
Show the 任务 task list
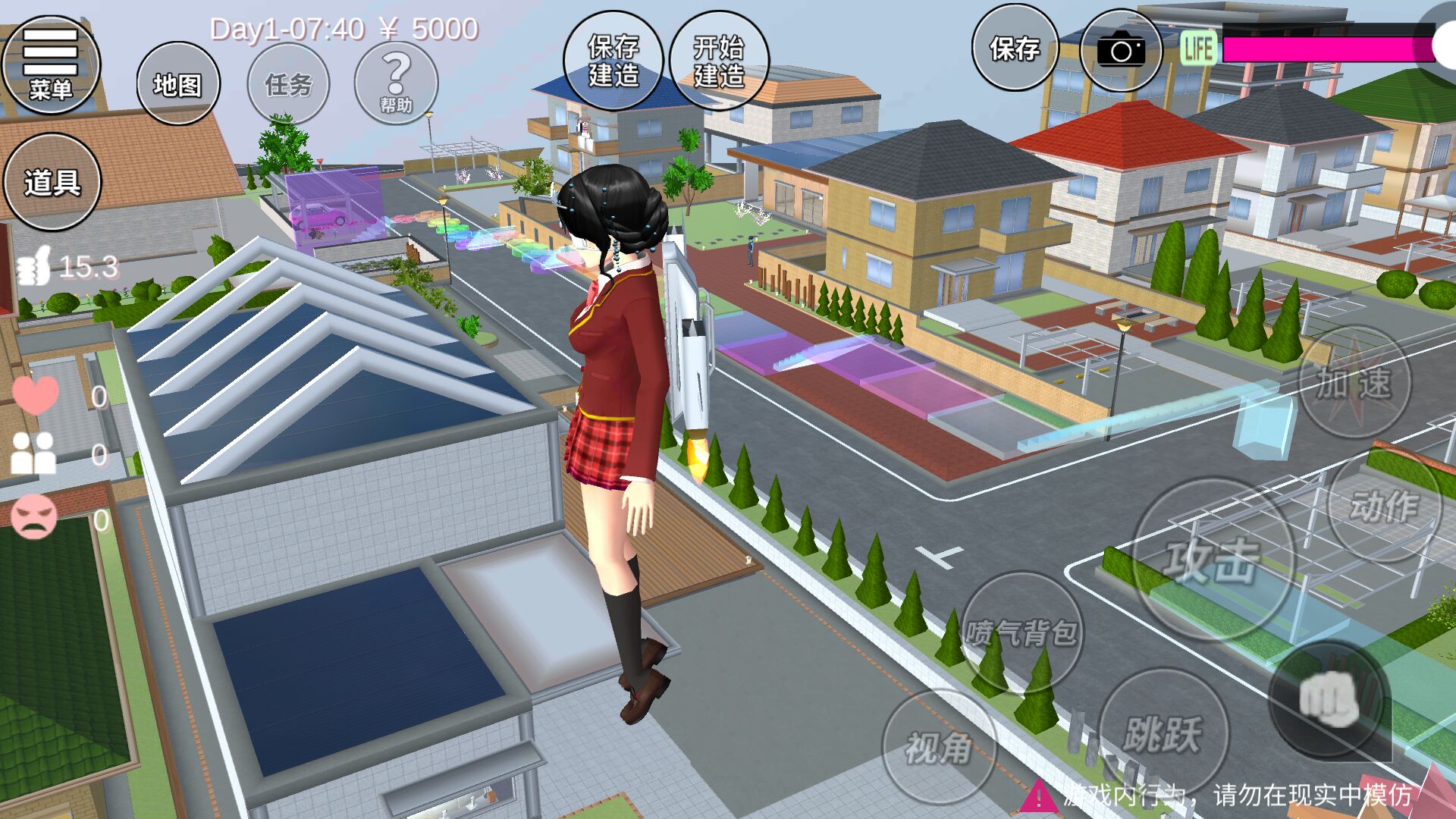coord(288,83)
